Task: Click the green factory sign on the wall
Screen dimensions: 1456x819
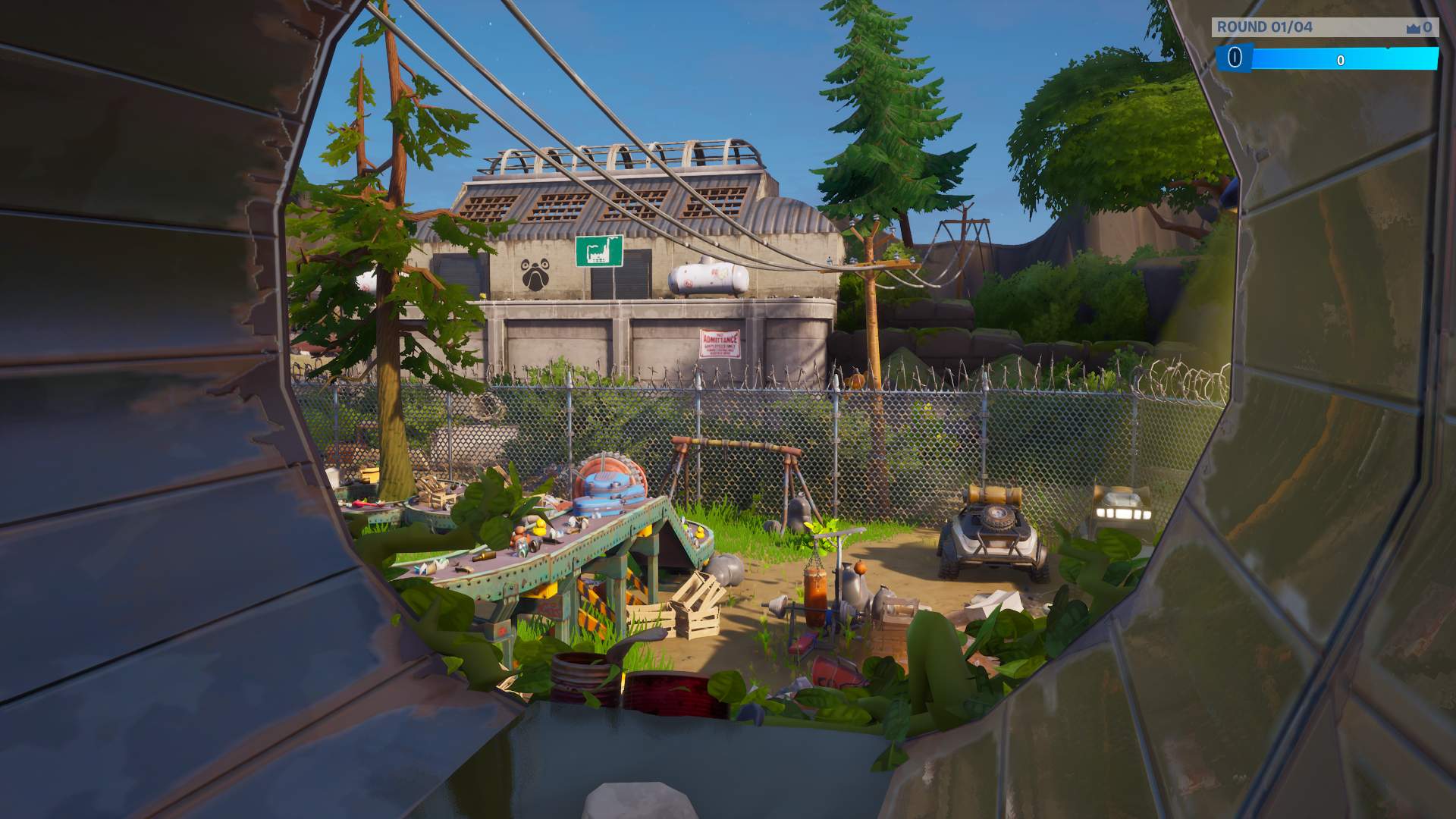Action: tap(598, 251)
